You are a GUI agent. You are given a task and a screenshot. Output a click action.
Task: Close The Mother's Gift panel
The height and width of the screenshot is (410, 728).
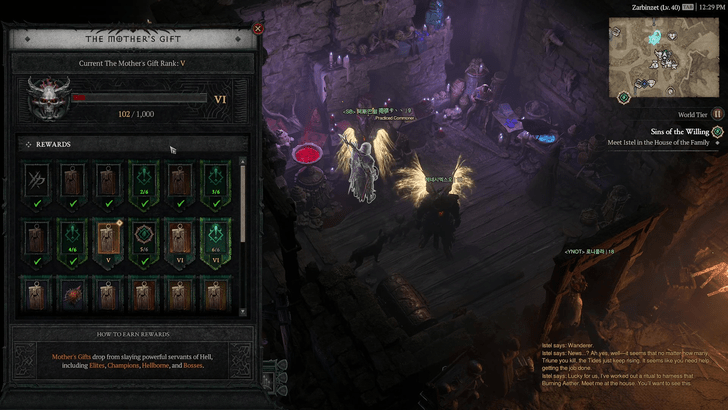click(258, 29)
